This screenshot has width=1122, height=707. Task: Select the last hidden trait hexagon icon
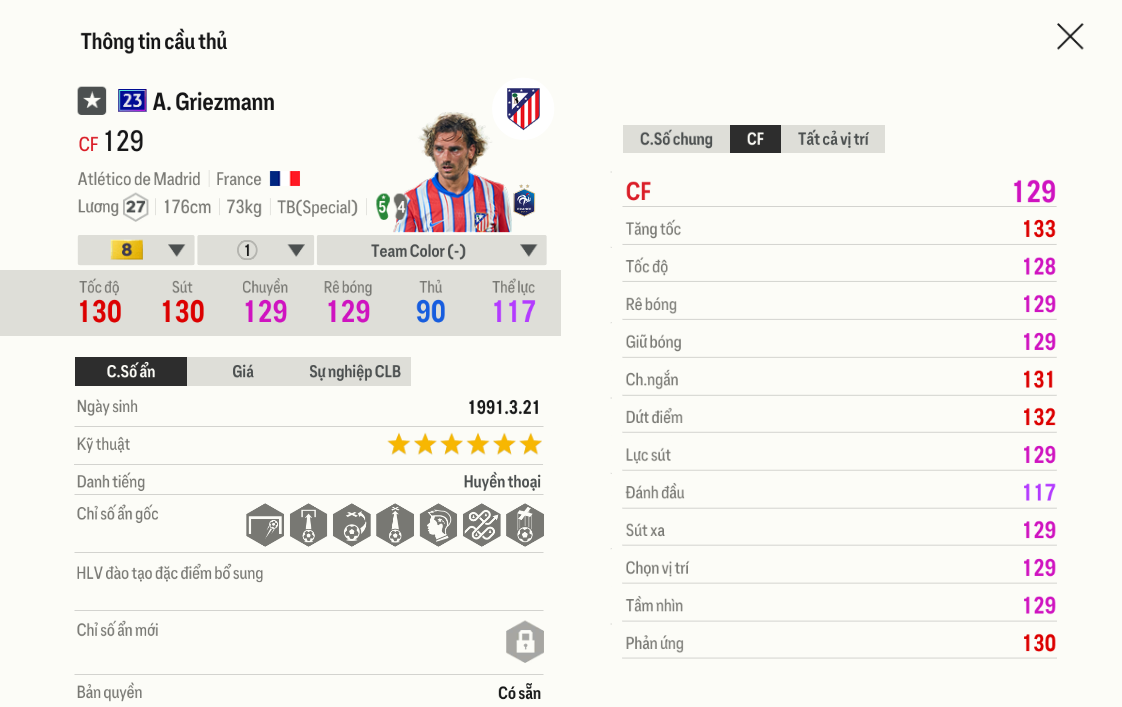point(525,525)
